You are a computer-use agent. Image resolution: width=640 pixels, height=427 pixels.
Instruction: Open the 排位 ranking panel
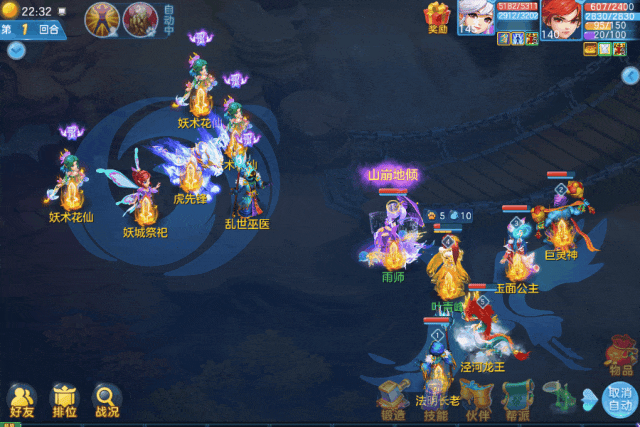point(64,399)
